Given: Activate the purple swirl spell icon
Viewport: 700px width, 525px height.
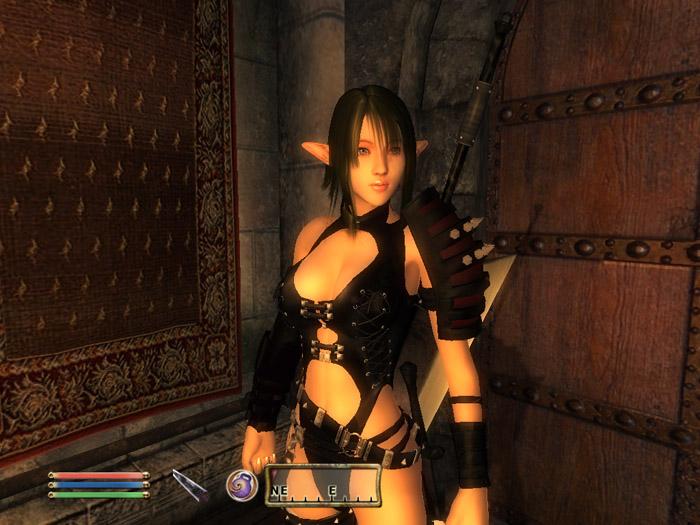Looking at the screenshot, I should point(241,484).
